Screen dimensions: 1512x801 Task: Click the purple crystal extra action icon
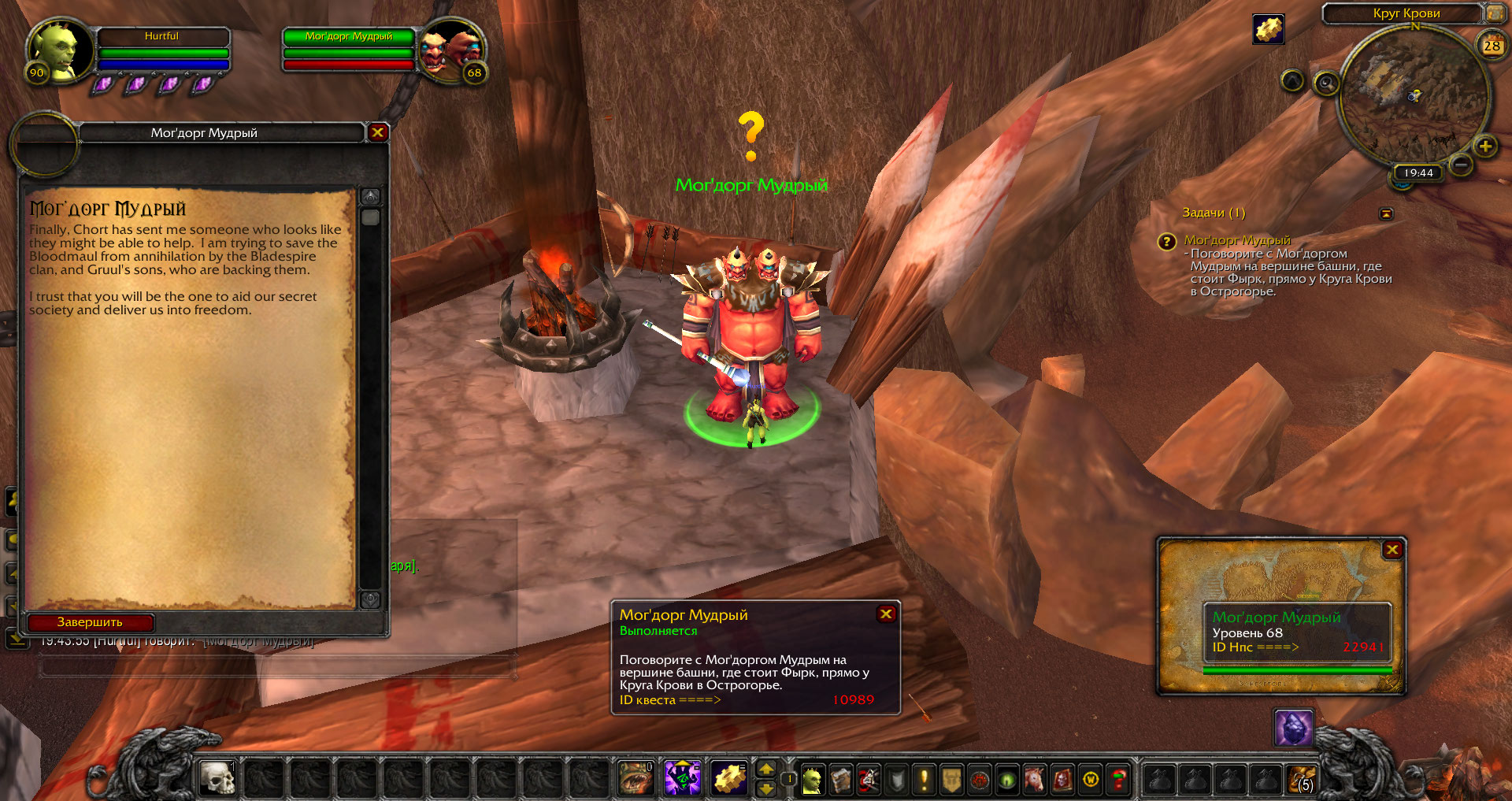pyautogui.click(x=1293, y=728)
